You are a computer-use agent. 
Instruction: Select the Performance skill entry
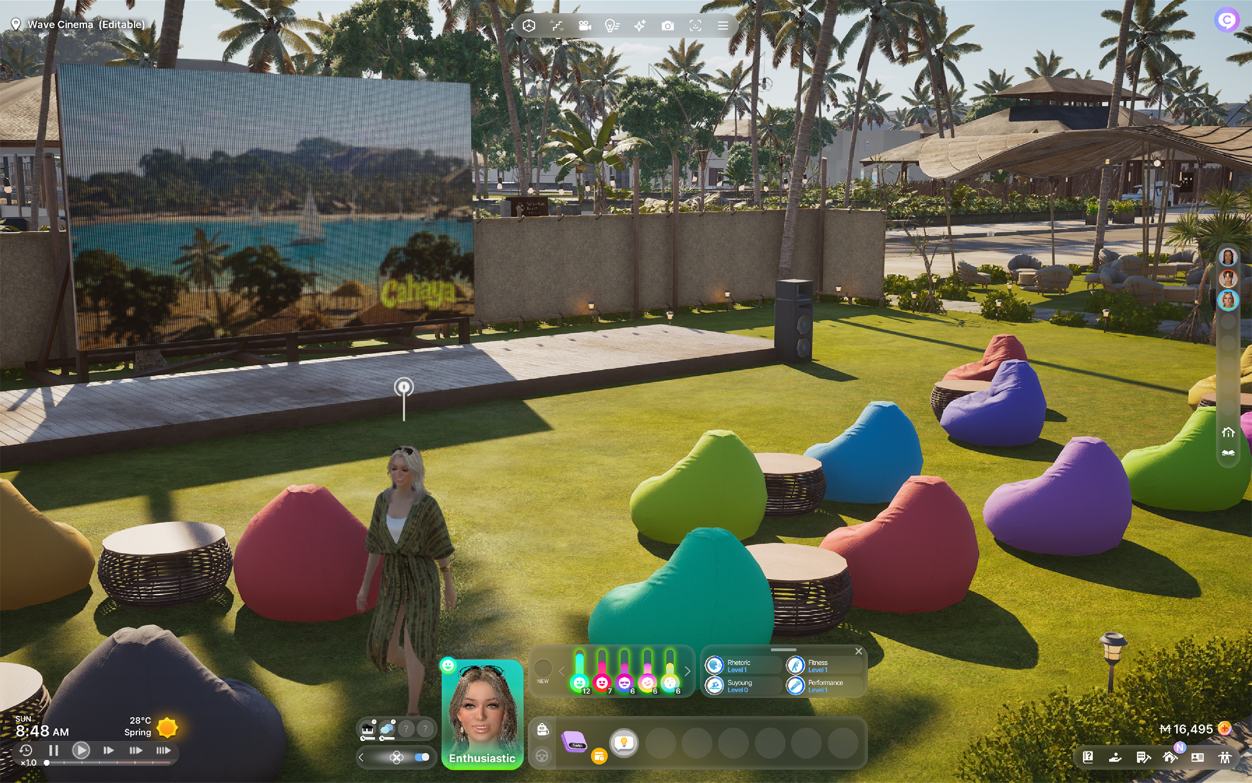[x=823, y=686]
